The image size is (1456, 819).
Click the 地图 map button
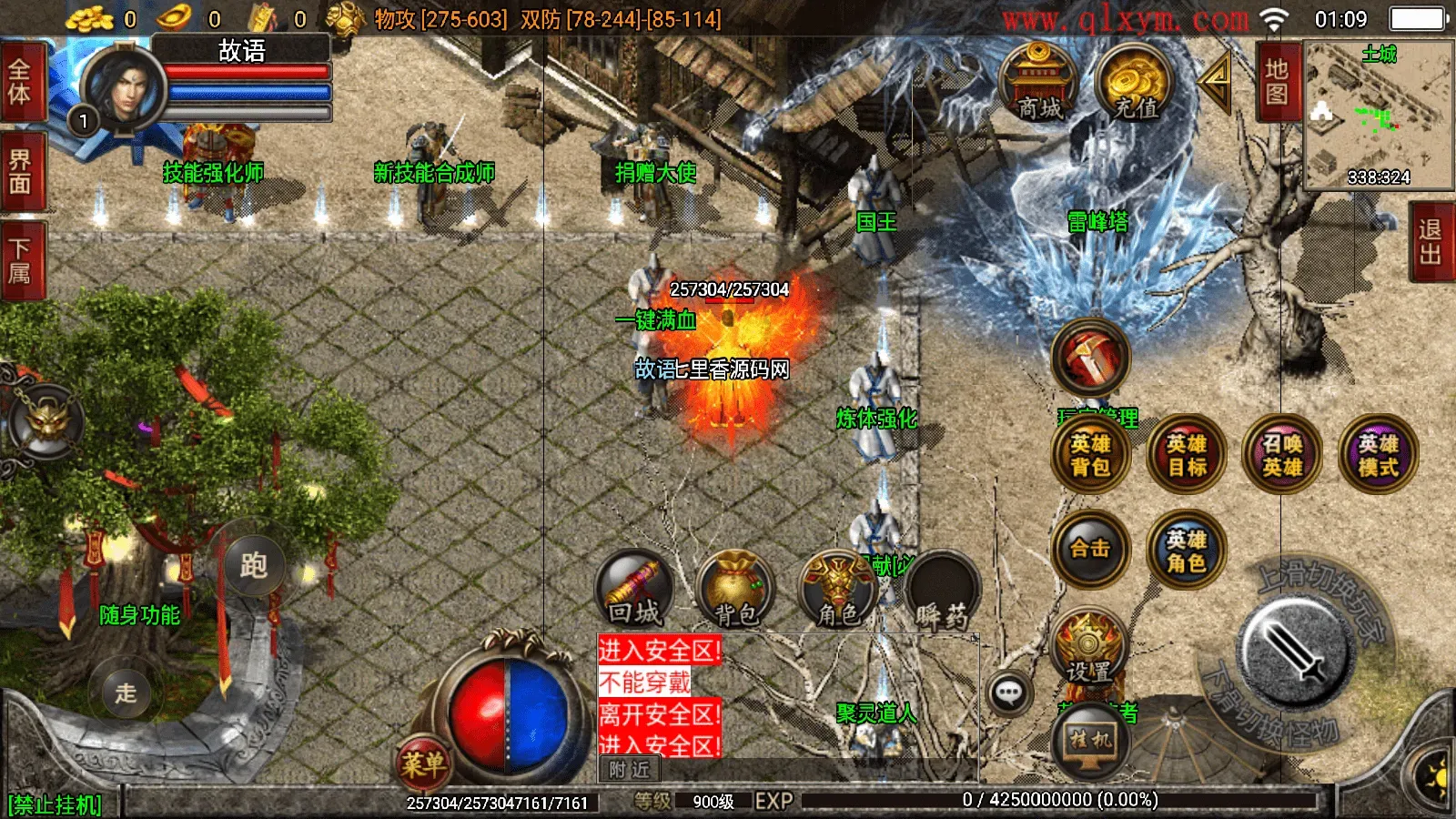point(1277,82)
